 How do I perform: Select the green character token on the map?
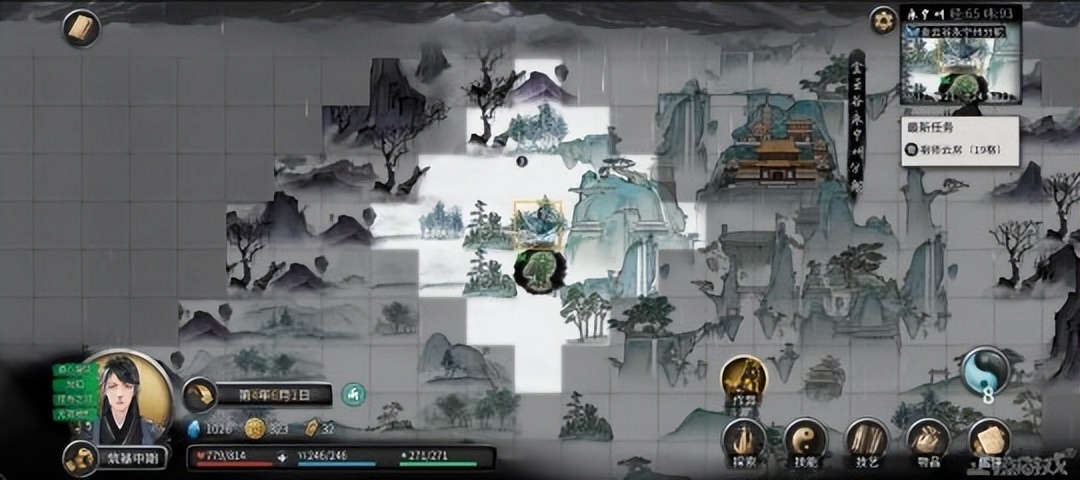(x=539, y=270)
